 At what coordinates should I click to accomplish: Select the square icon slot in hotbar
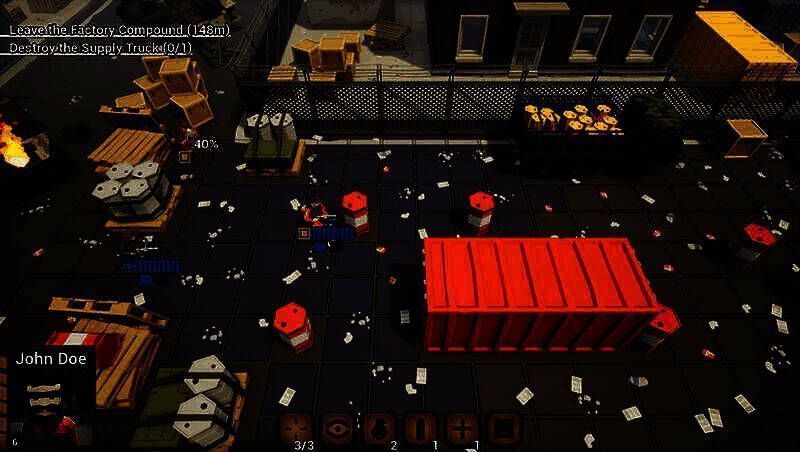point(503,428)
